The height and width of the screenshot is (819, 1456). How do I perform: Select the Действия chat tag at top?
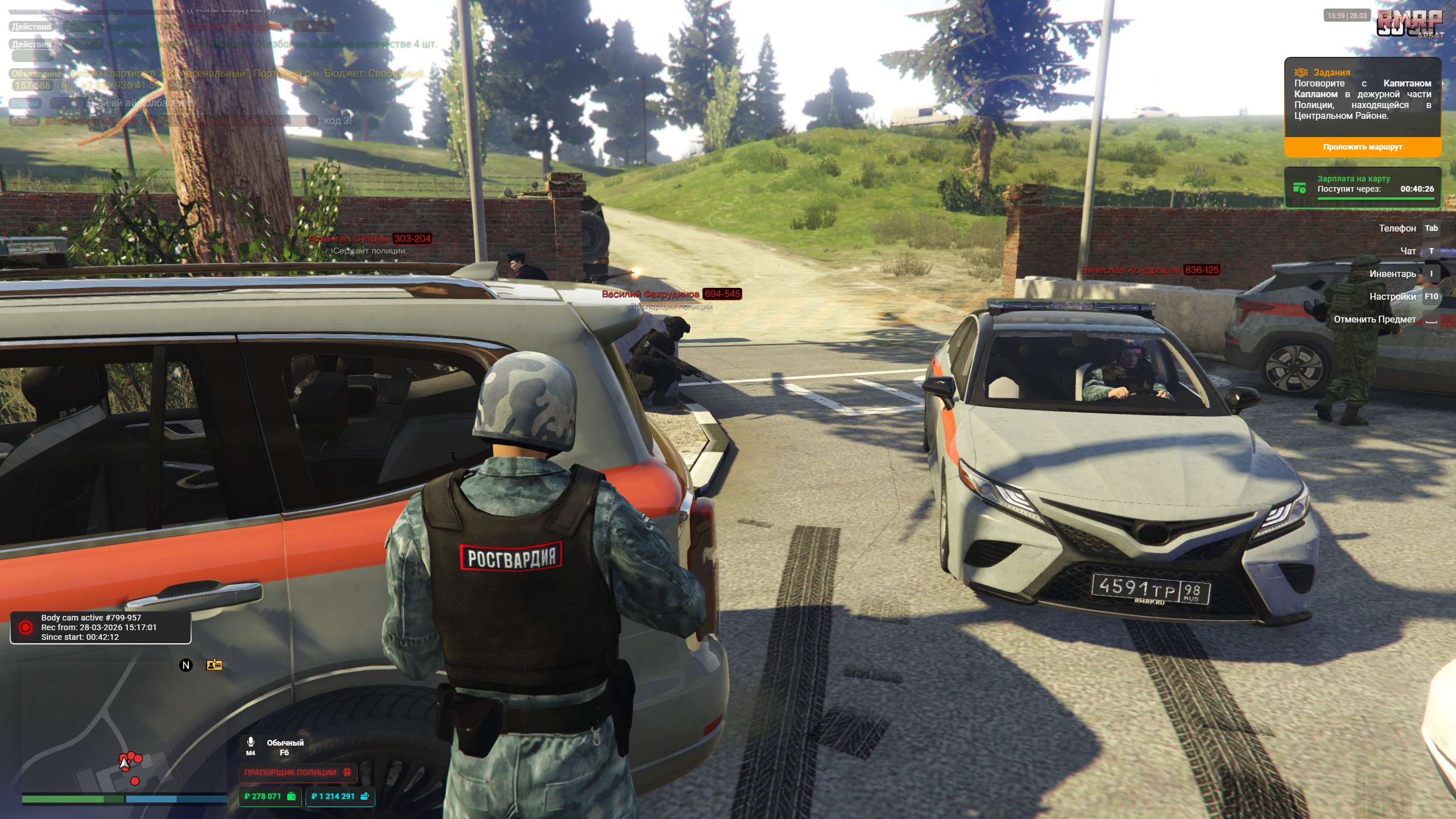31,27
